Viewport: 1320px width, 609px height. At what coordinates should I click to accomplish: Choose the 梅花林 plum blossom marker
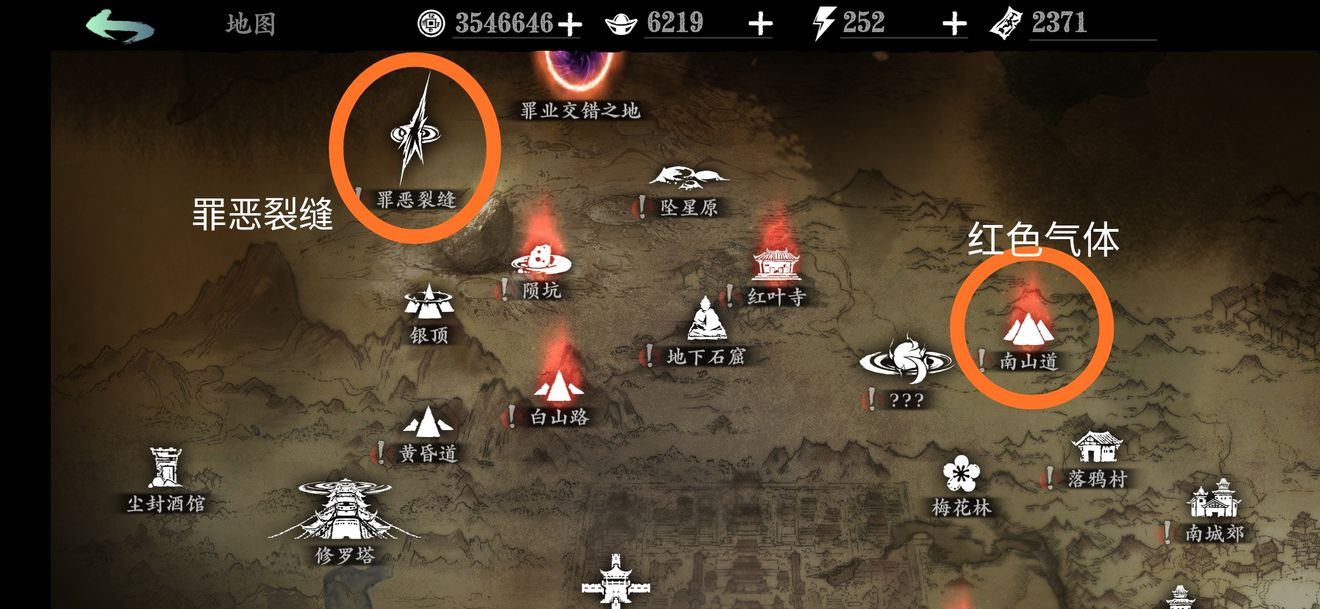[x=960, y=473]
